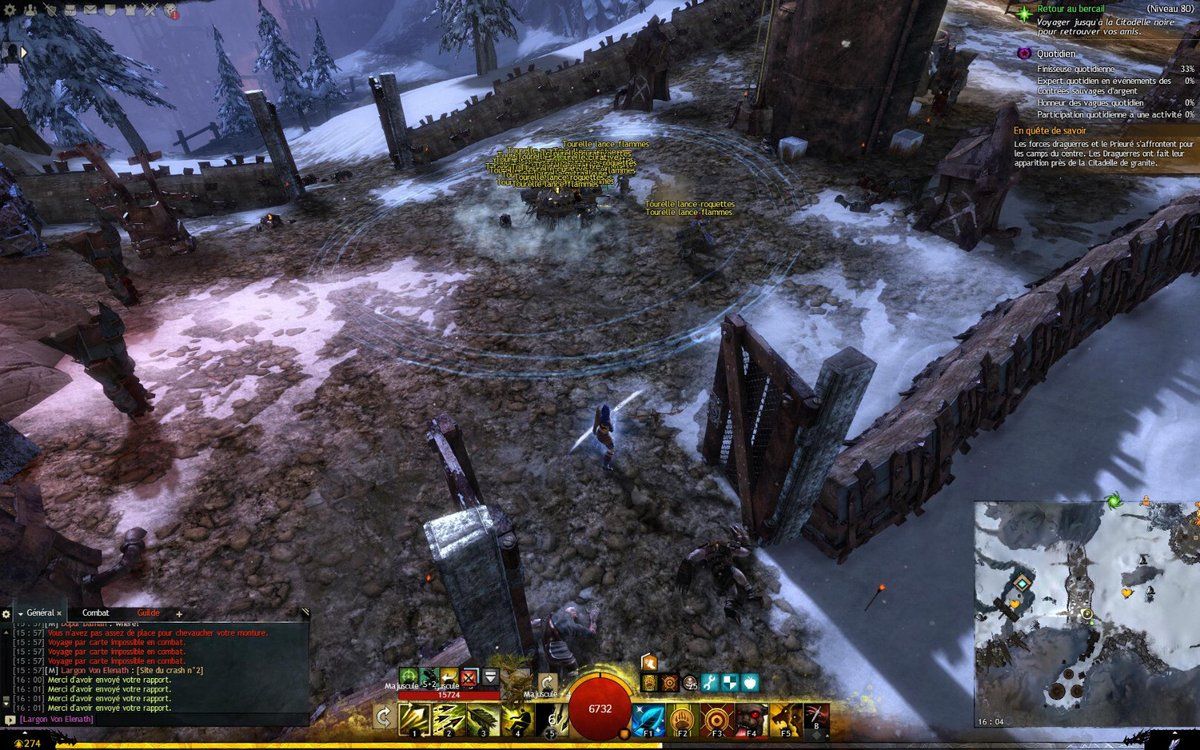Open the game menu gear icon
The width and height of the screenshot is (1200, 750).
point(10,10)
